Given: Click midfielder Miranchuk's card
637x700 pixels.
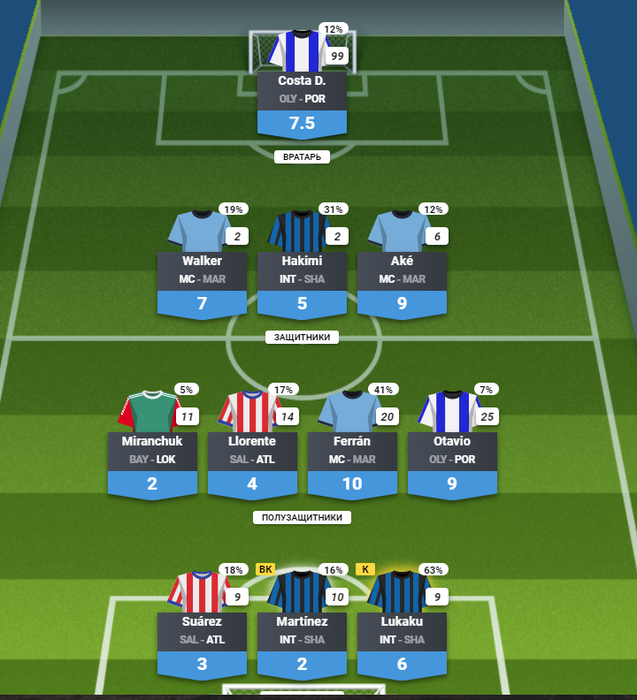Looking at the screenshot, I should [152, 449].
